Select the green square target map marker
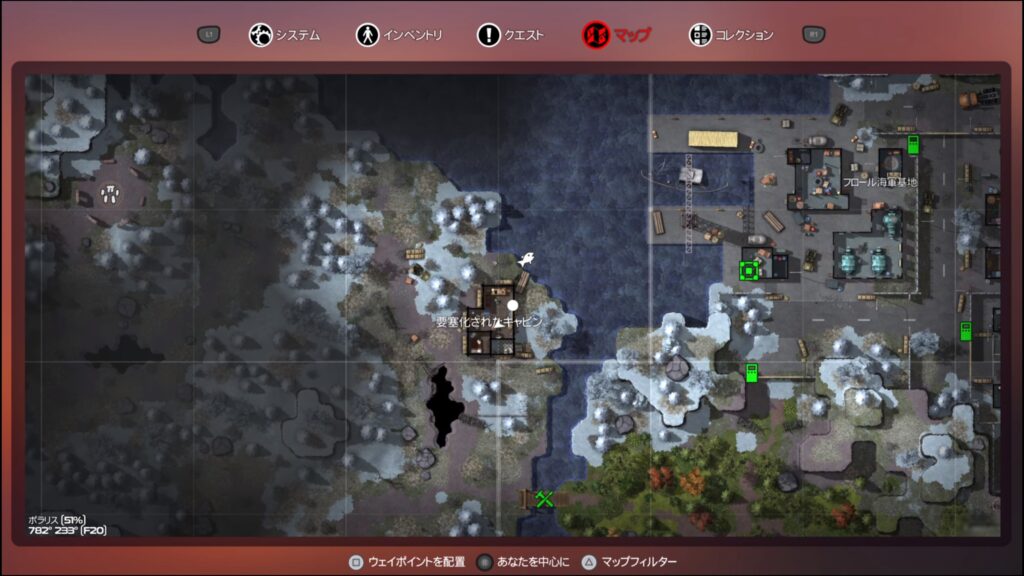The height and width of the screenshot is (576, 1024). (748, 269)
